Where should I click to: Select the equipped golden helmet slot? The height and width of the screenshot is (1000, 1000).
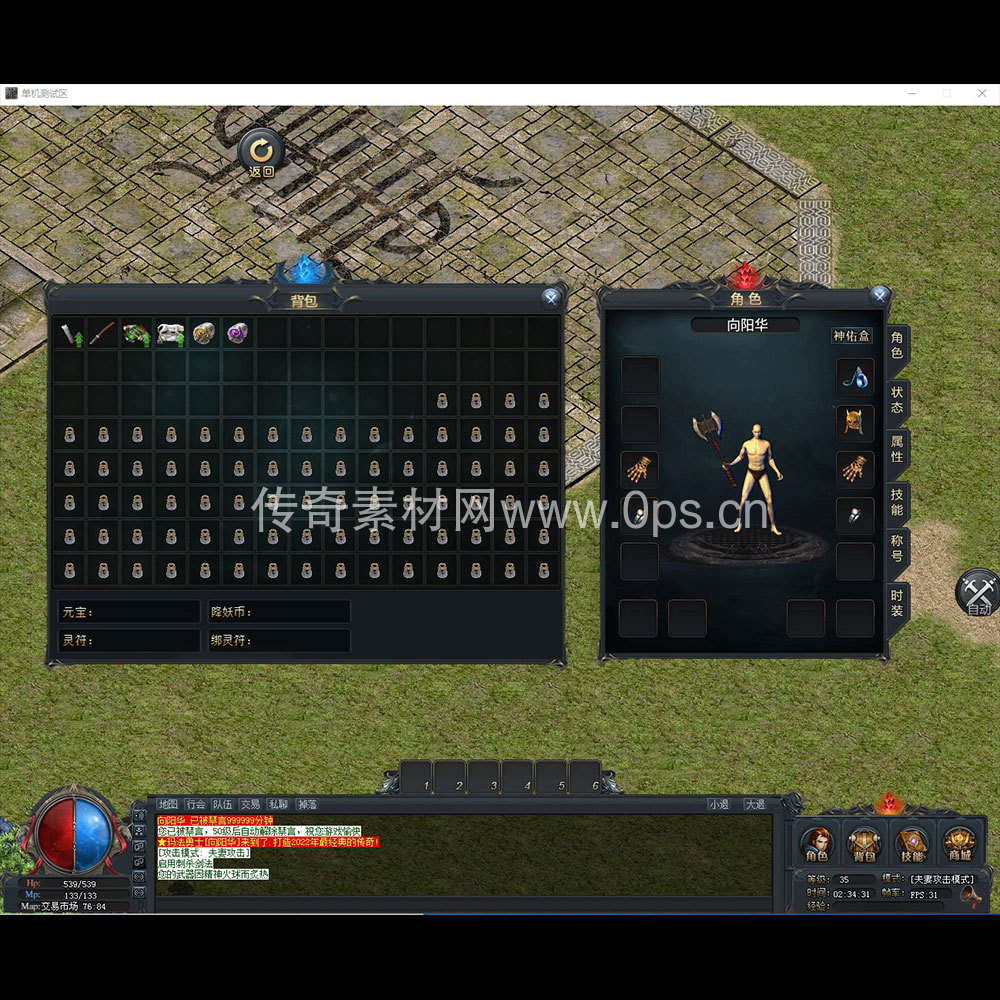pos(855,423)
